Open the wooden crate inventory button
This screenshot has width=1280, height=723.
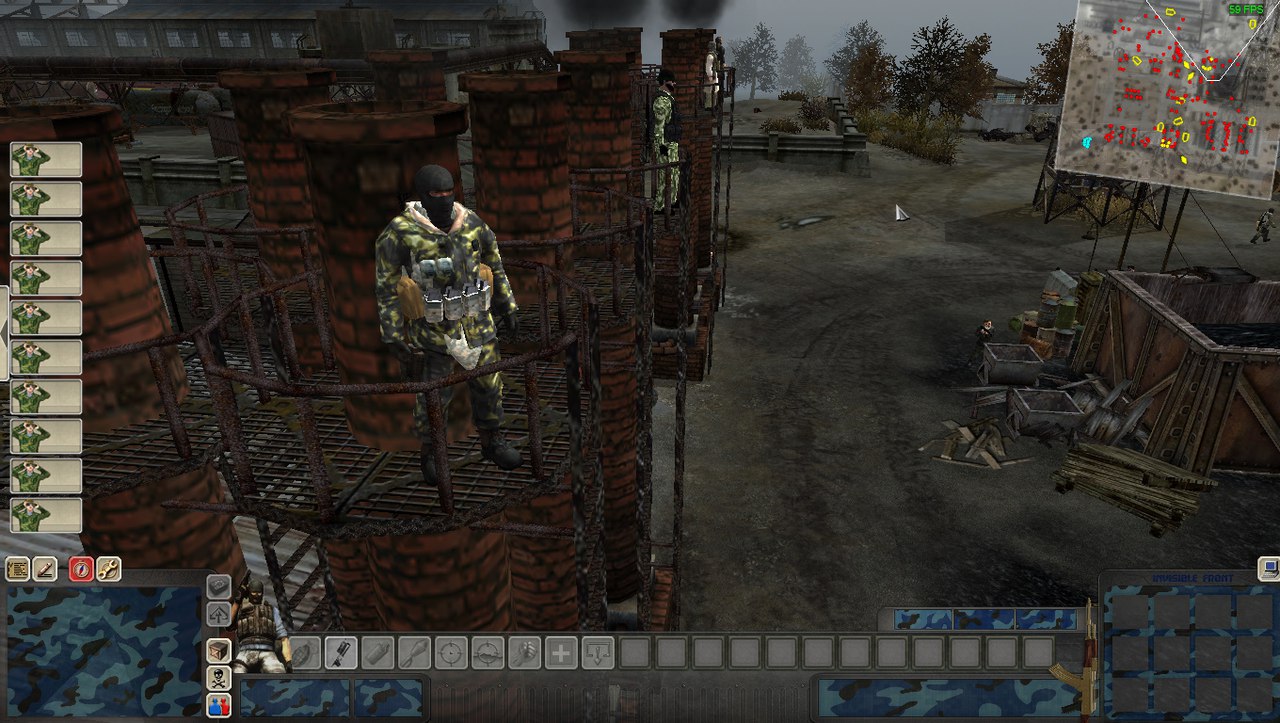218,651
